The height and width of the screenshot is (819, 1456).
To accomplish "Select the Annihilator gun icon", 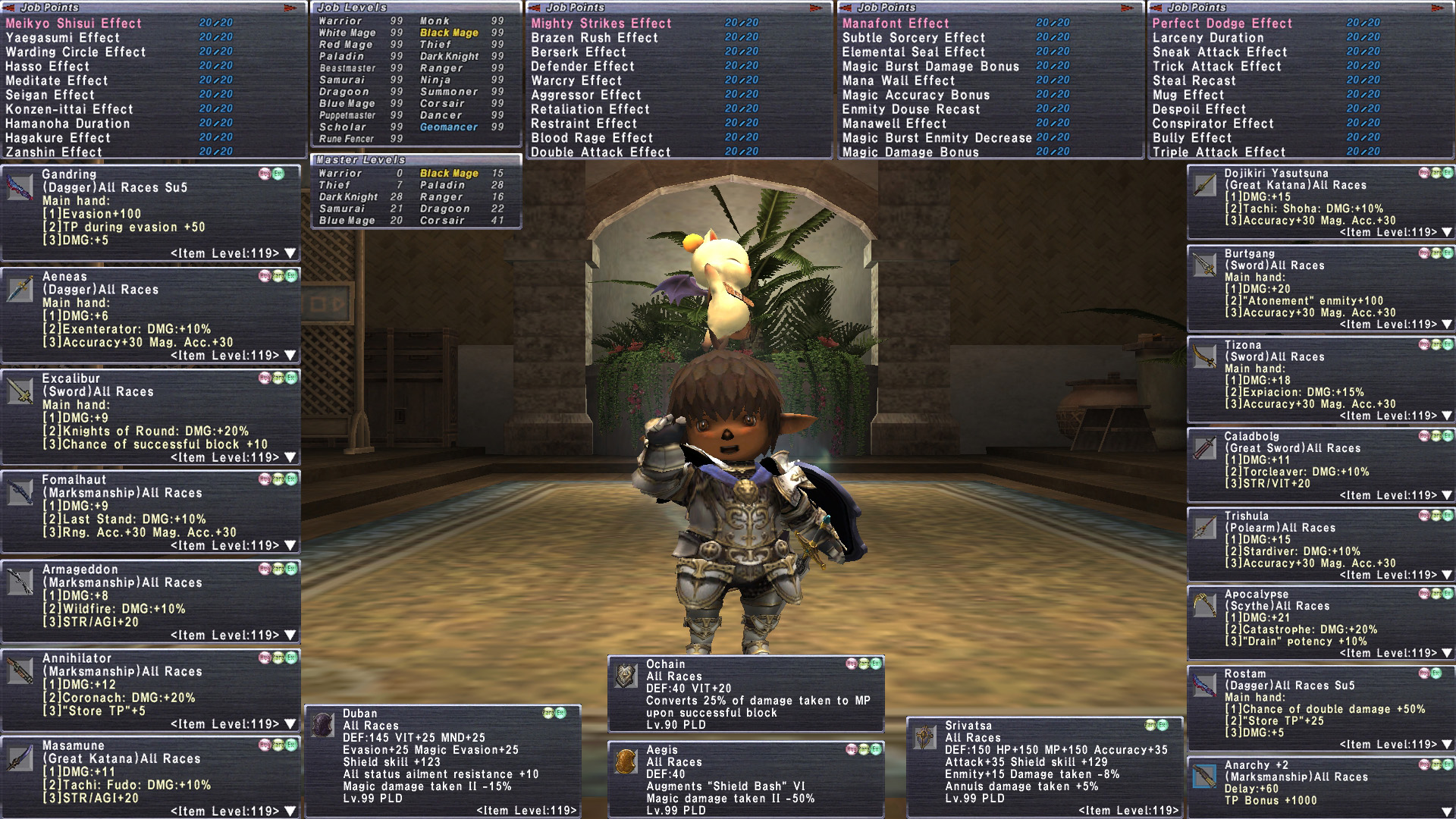I will pyautogui.click(x=20, y=671).
